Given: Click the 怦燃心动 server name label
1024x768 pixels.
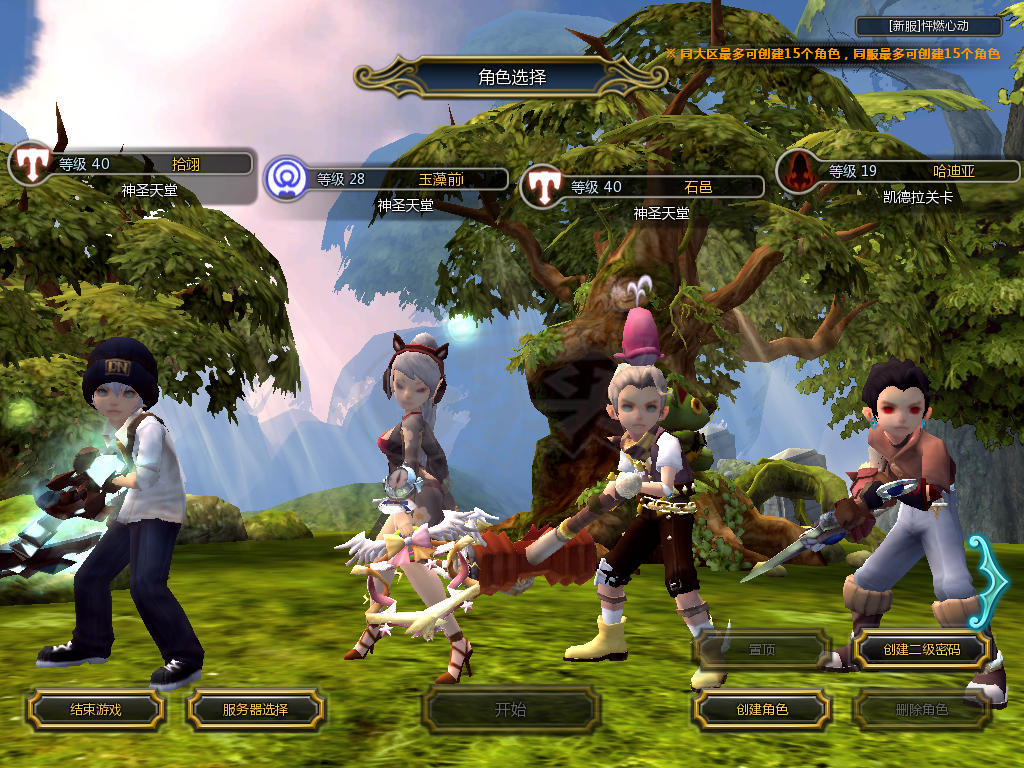Looking at the screenshot, I should 929,26.
